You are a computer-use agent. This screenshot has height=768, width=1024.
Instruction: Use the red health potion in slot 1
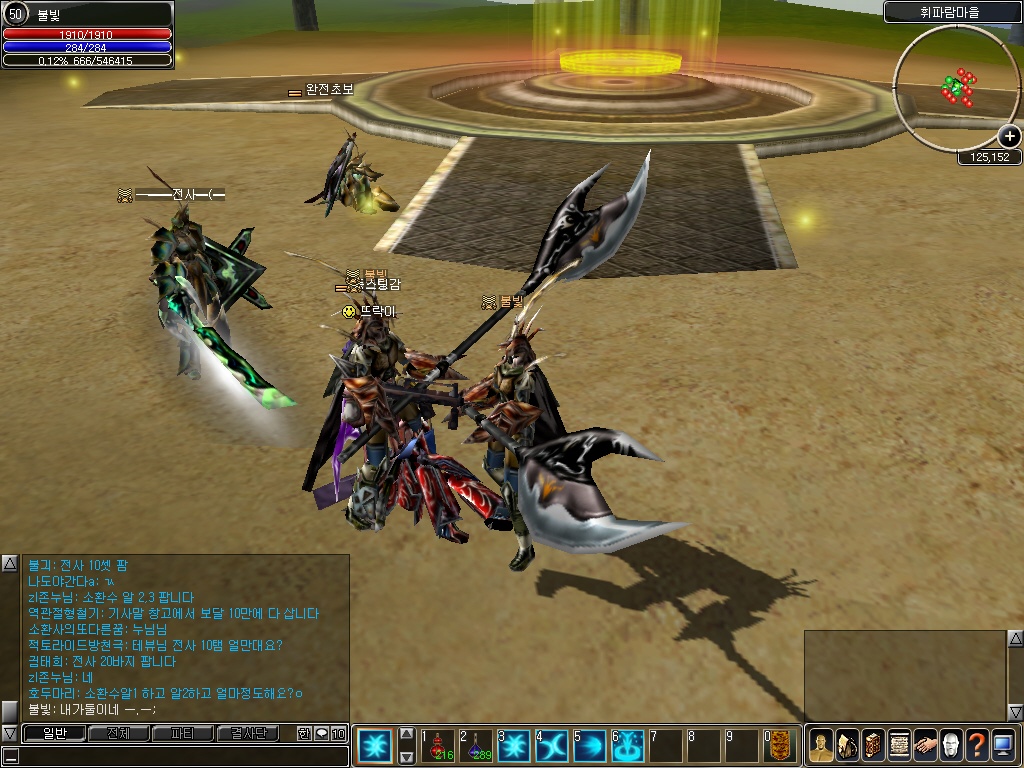[439, 746]
